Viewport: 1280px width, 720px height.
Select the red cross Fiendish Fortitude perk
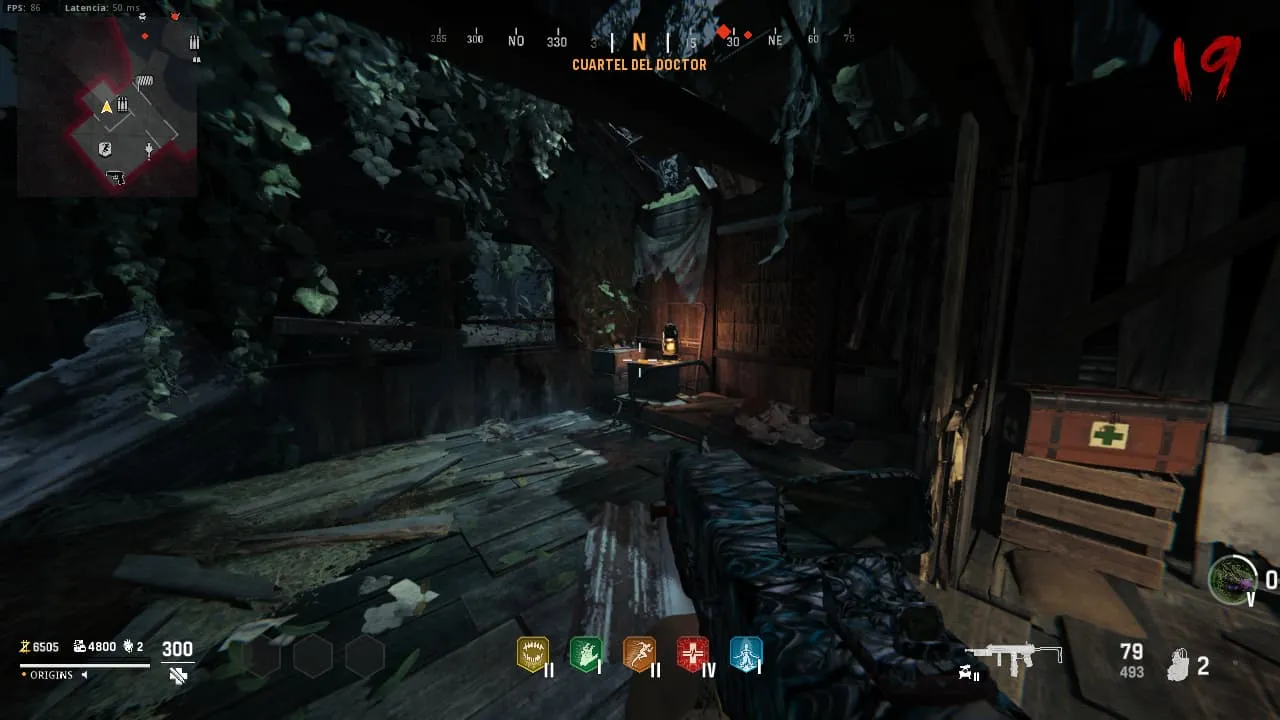[x=692, y=654]
